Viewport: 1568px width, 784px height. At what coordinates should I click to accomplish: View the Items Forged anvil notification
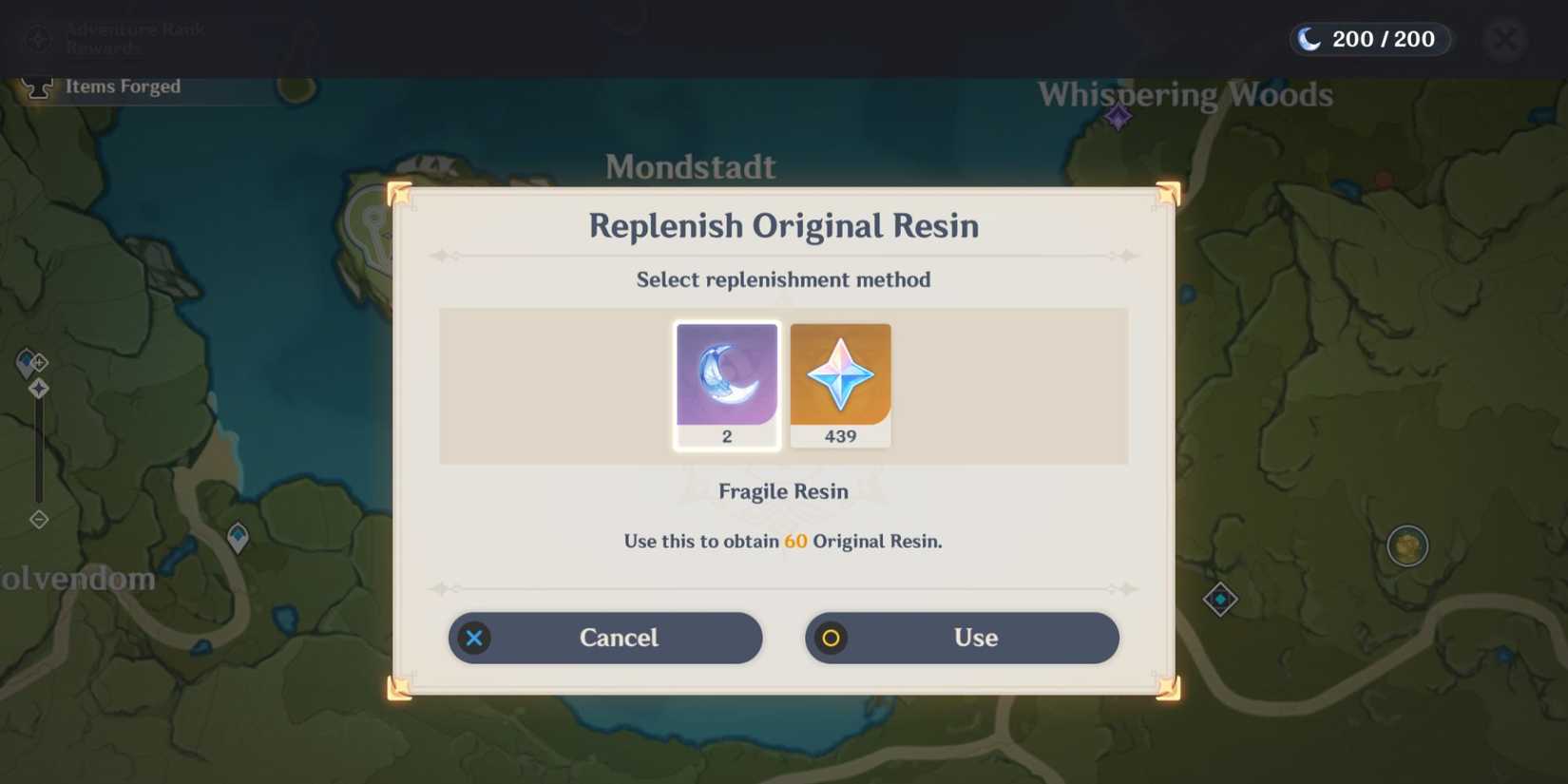[x=105, y=86]
